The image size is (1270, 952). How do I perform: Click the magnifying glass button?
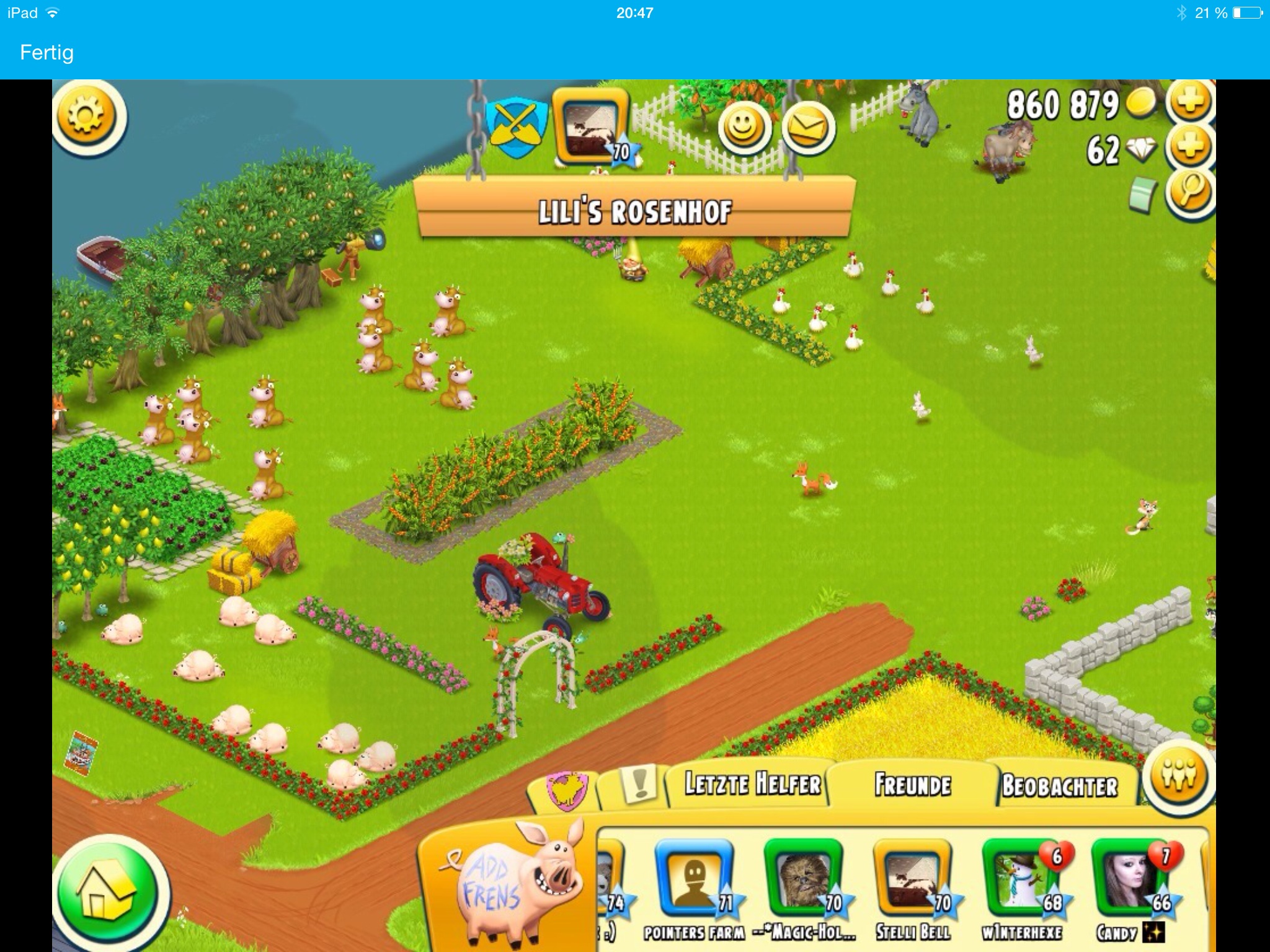(1189, 193)
